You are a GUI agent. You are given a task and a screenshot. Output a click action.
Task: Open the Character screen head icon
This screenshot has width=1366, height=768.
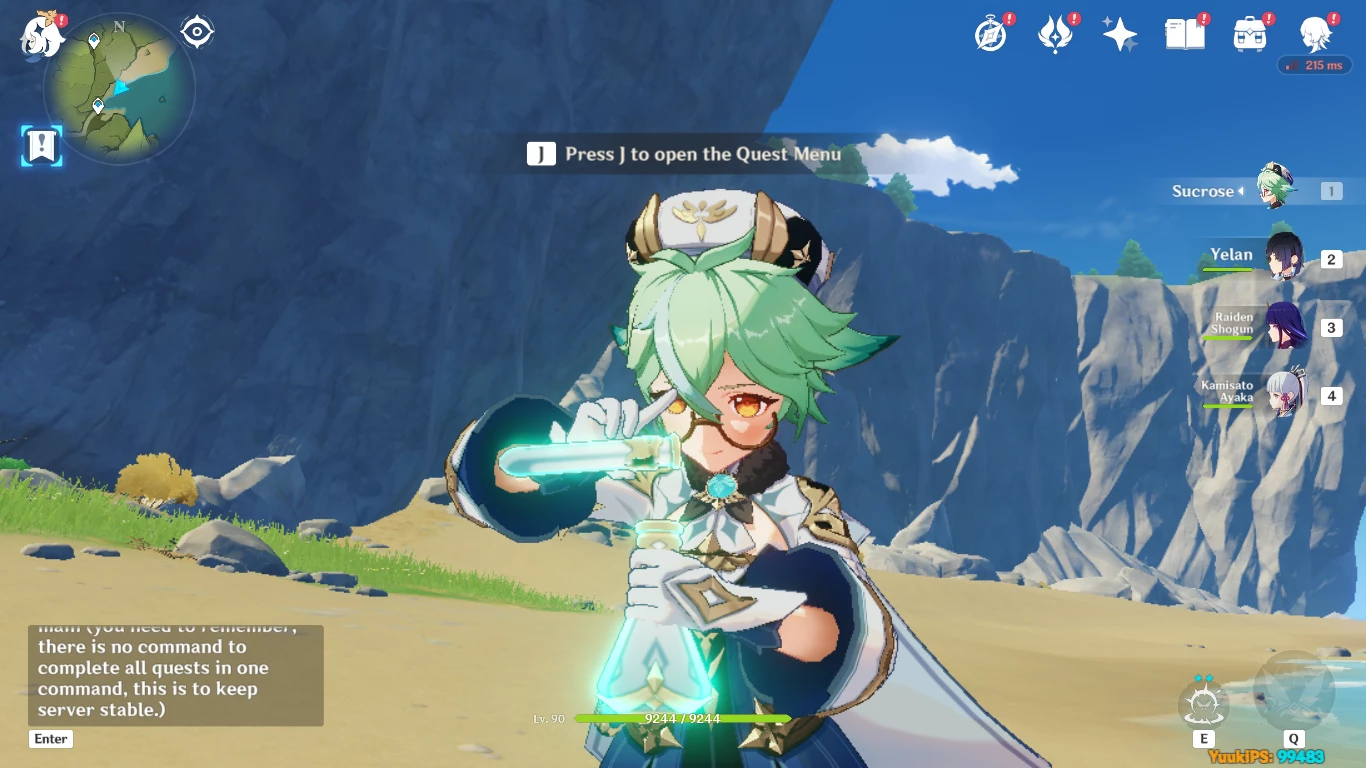tap(1314, 35)
